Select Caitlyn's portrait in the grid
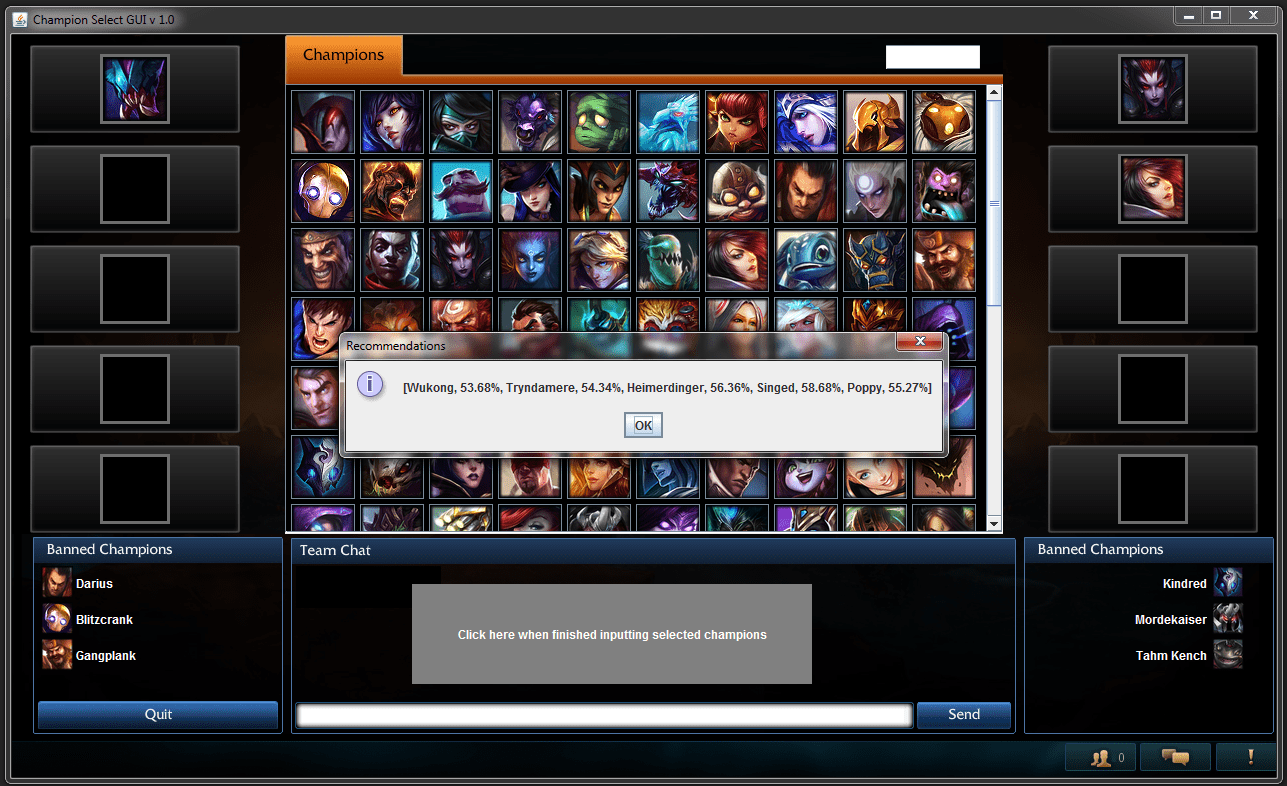The image size is (1287, 786). click(529, 190)
